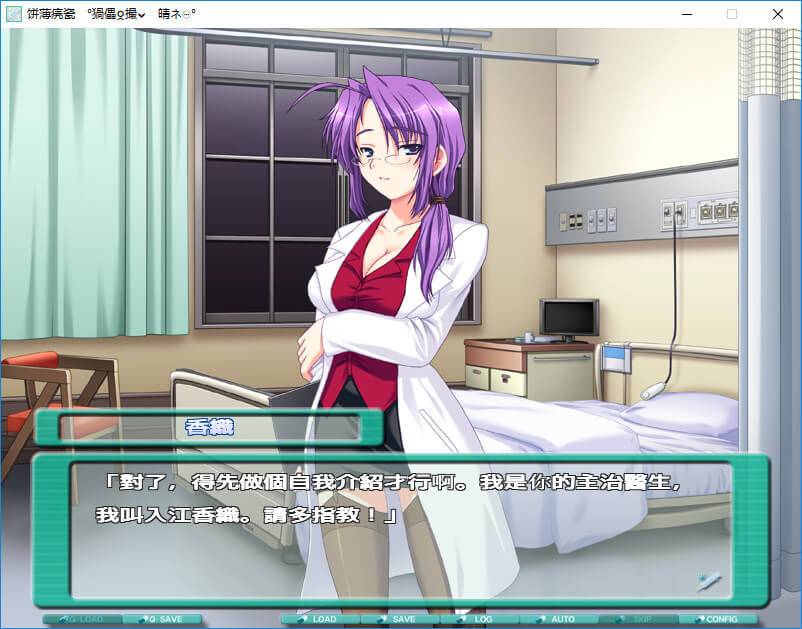Open the LOAD game screen
Viewport: 802px width, 629px height.
320,620
